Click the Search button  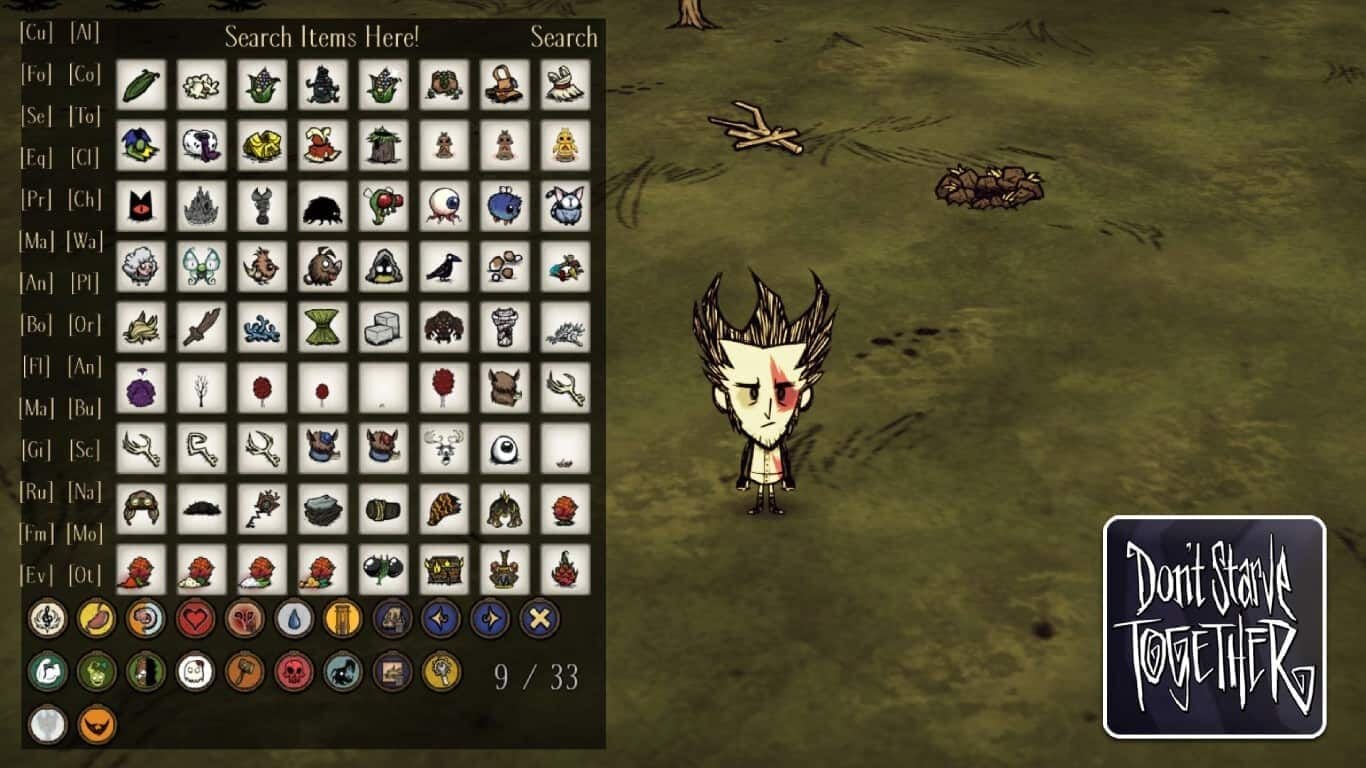(x=563, y=38)
